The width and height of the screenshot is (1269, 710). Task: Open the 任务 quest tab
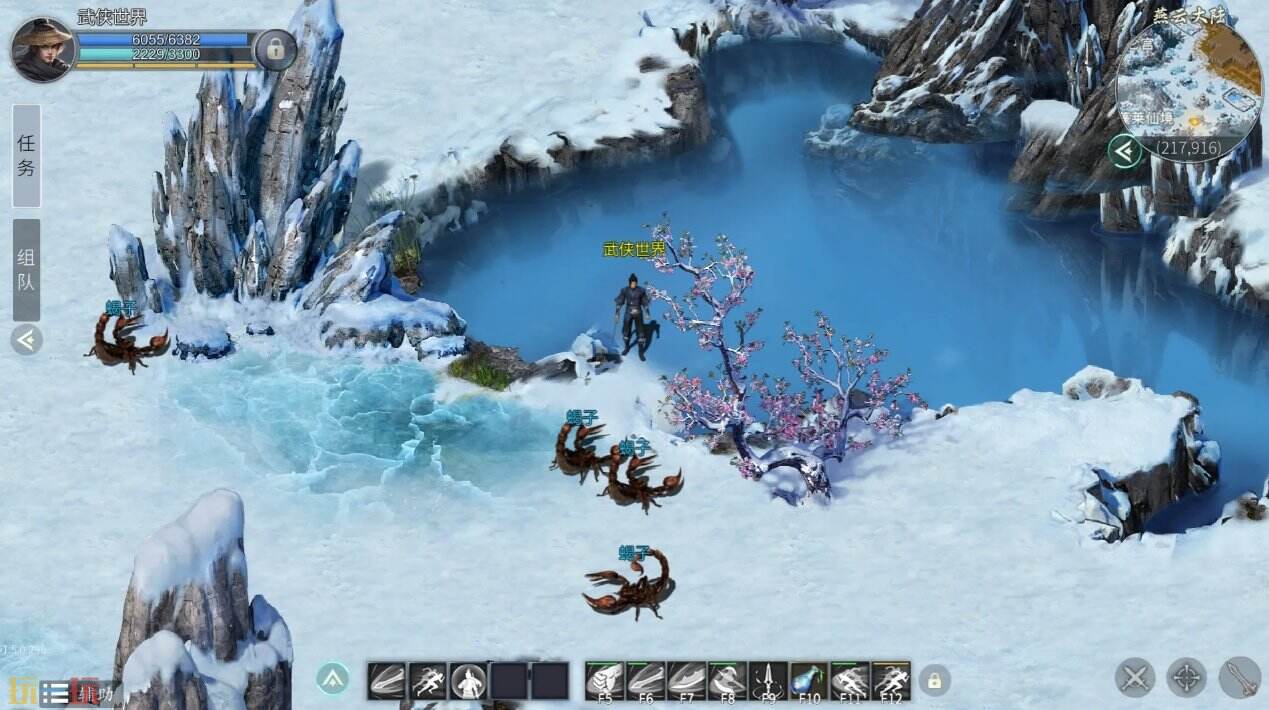[27, 155]
